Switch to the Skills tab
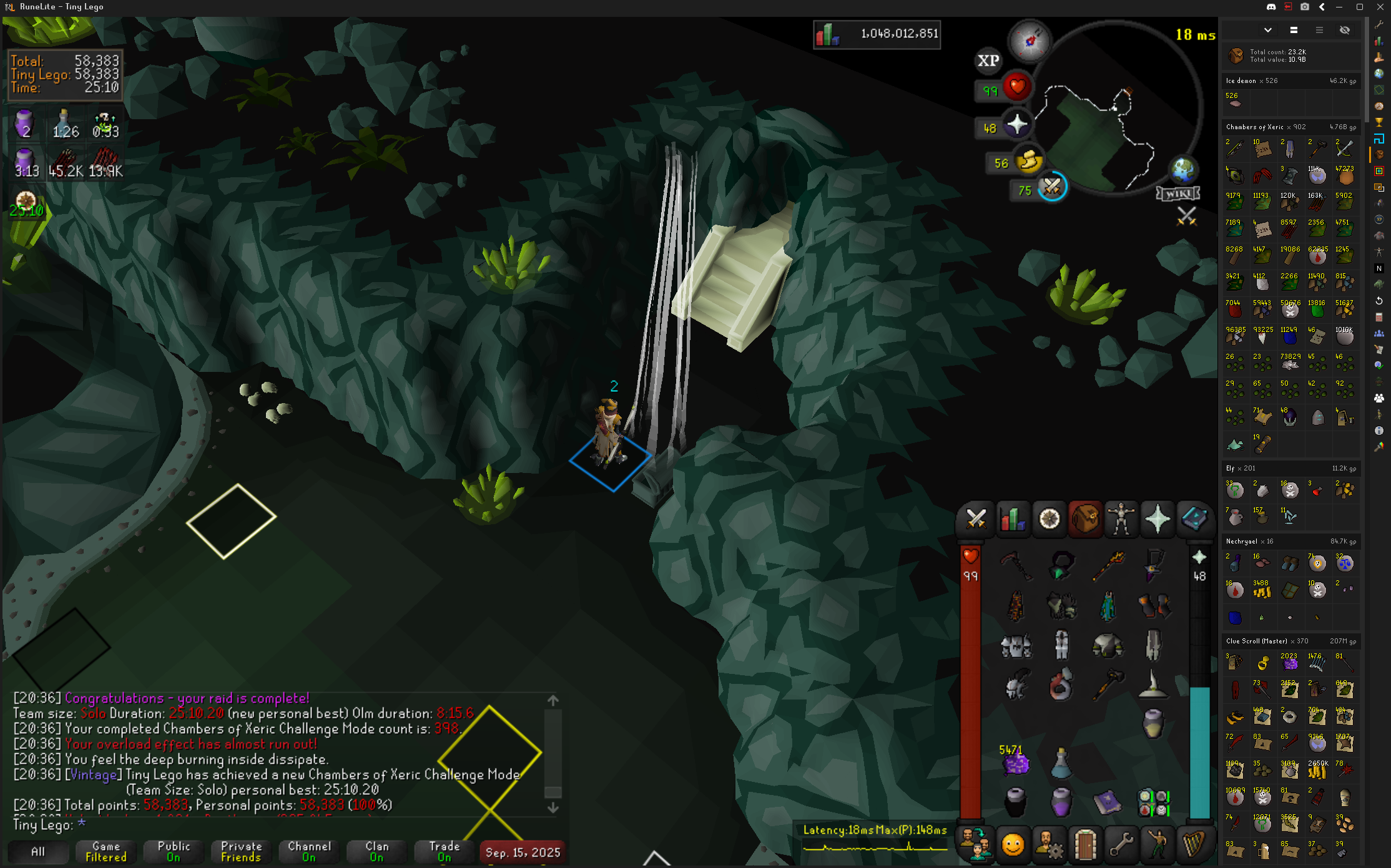Screen dimensions: 1391x868 coord(1012,519)
